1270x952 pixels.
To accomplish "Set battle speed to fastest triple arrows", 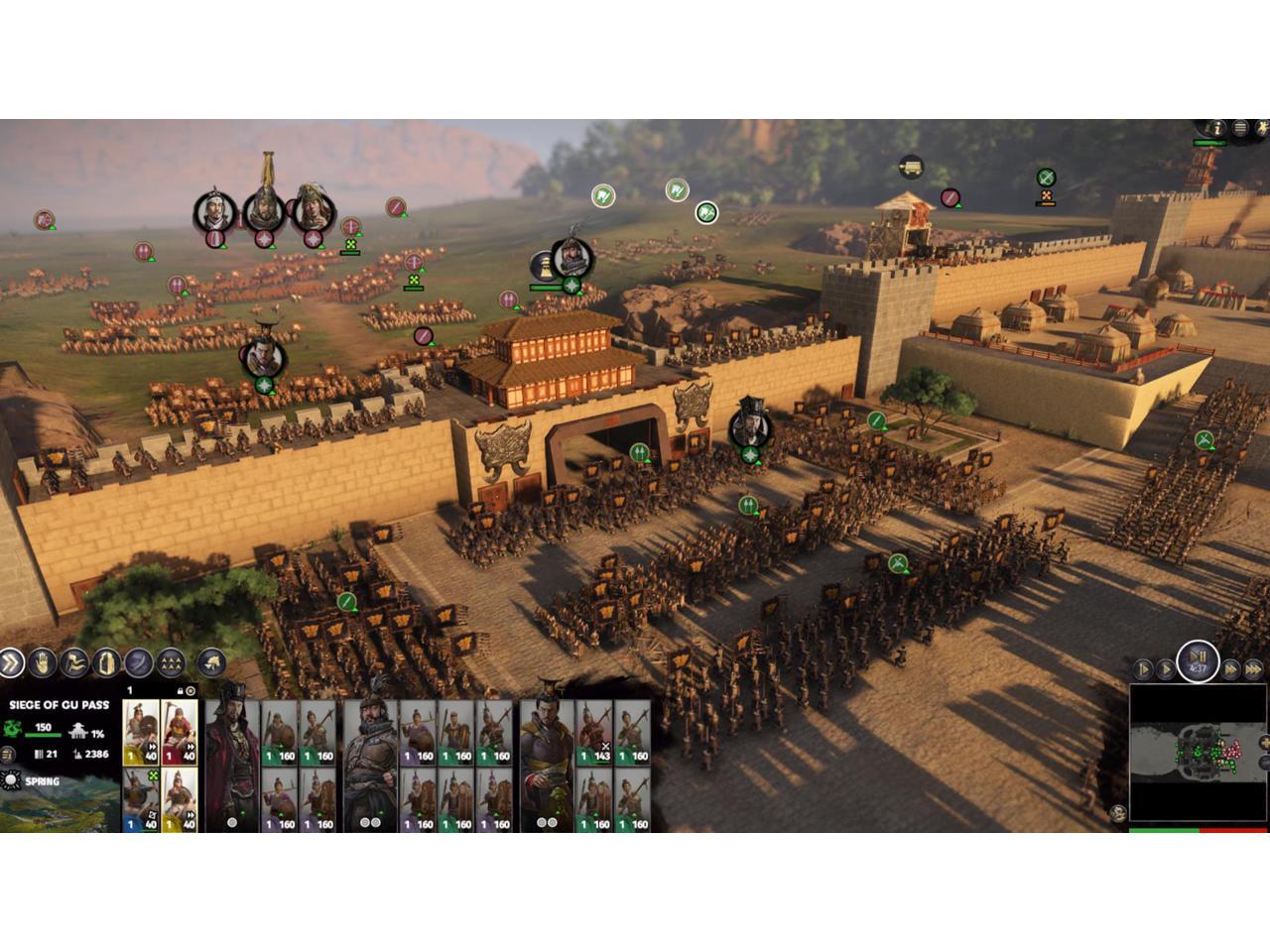I will tap(1254, 670).
